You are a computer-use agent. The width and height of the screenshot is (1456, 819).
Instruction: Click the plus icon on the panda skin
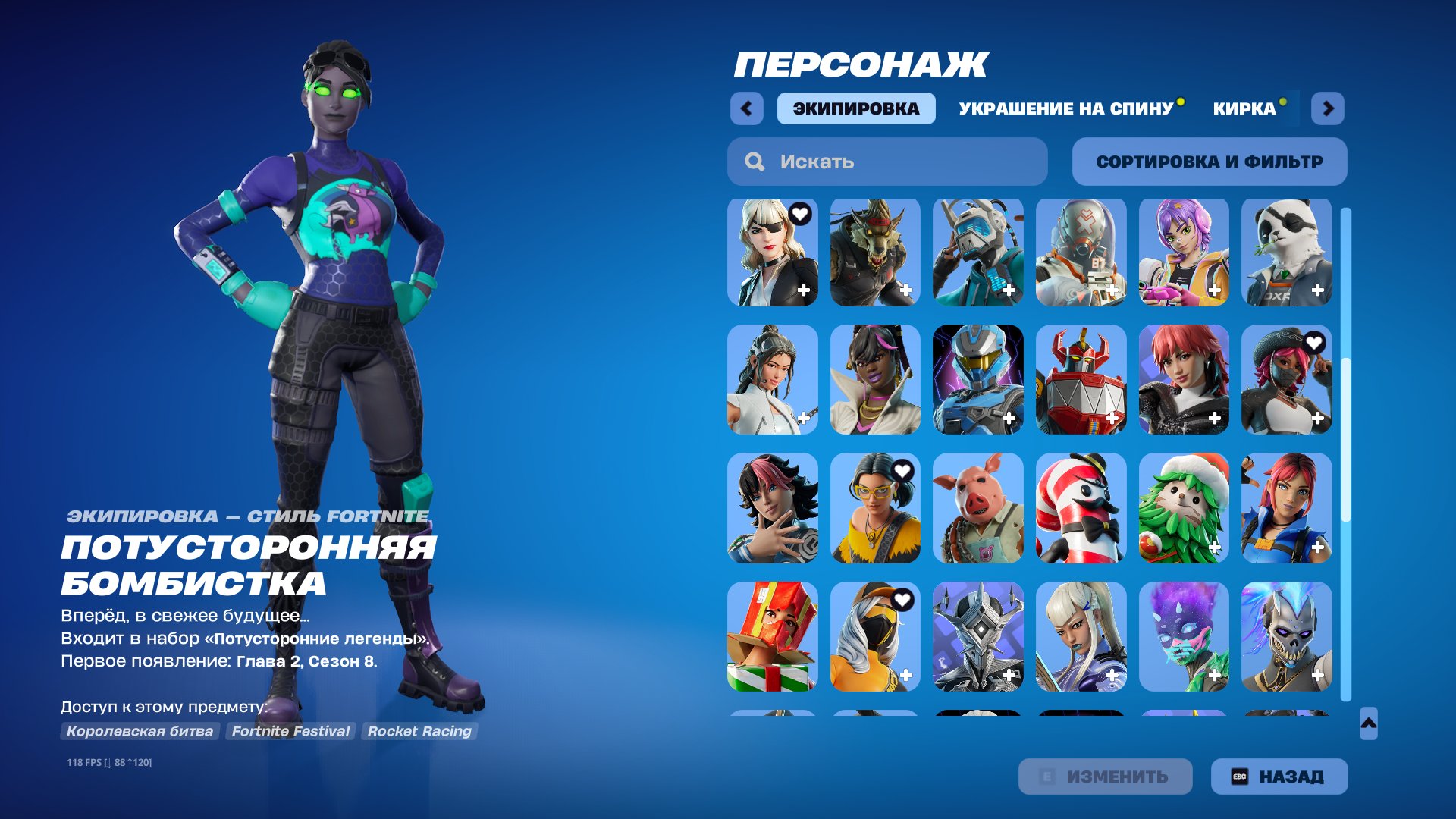pos(1319,288)
